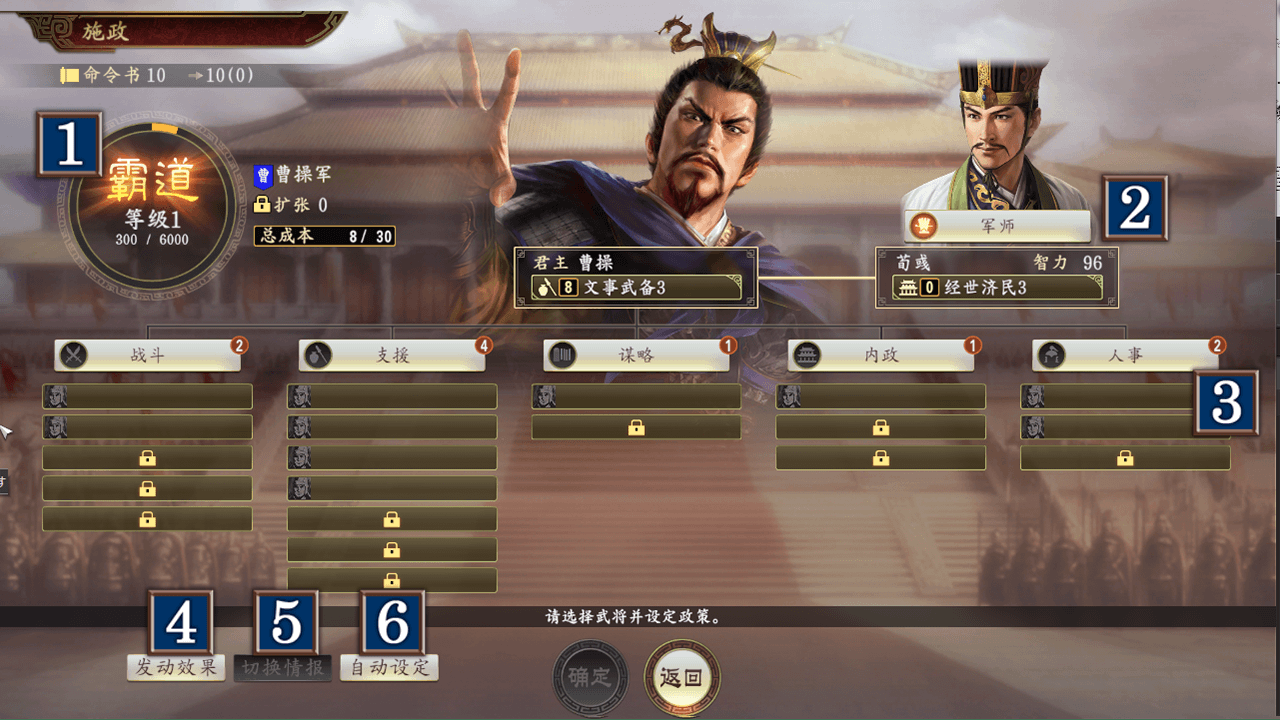Select the 支援 category header
The image size is (1280, 720).
click(393, 355)
